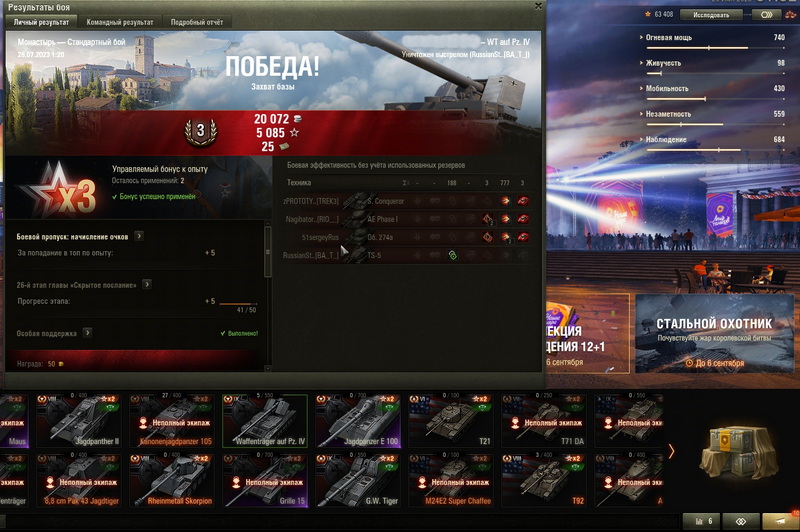This screenshot has height=532, width=800.
Task: Select the Личный результат tab
Action: (x=41, y=22)
